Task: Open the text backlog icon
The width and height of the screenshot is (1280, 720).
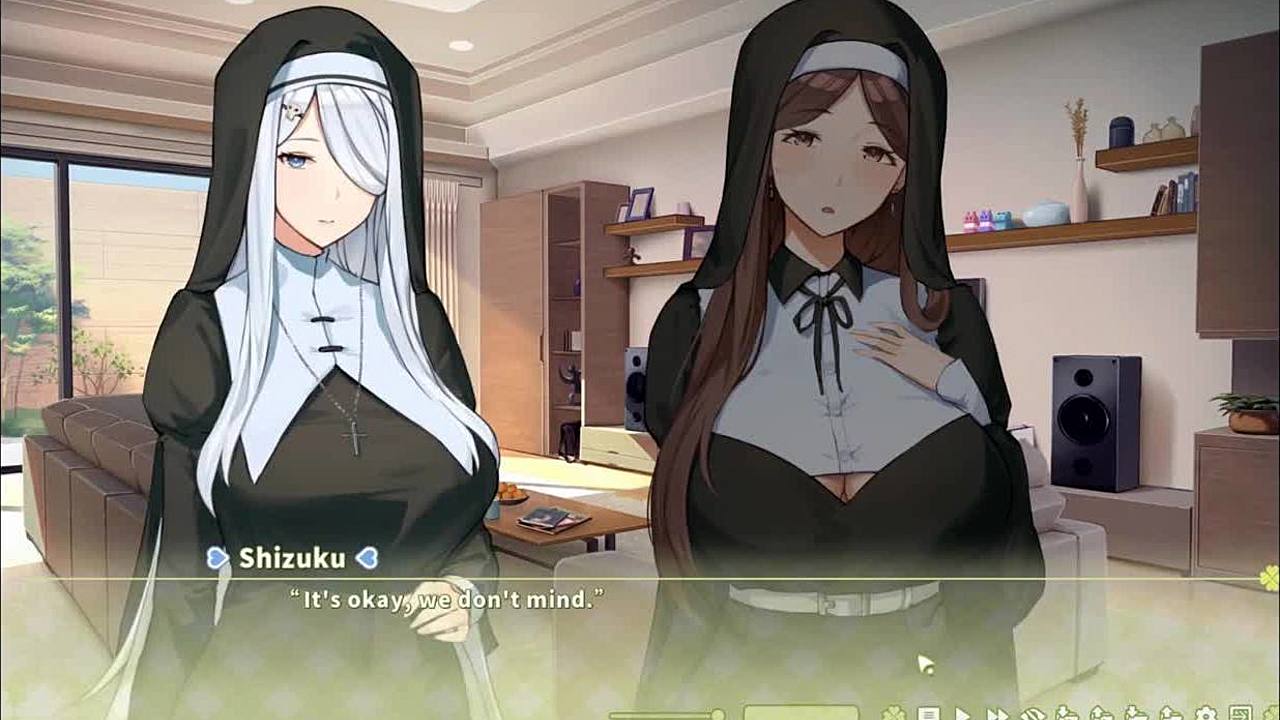Action: (x=929, y=714)
